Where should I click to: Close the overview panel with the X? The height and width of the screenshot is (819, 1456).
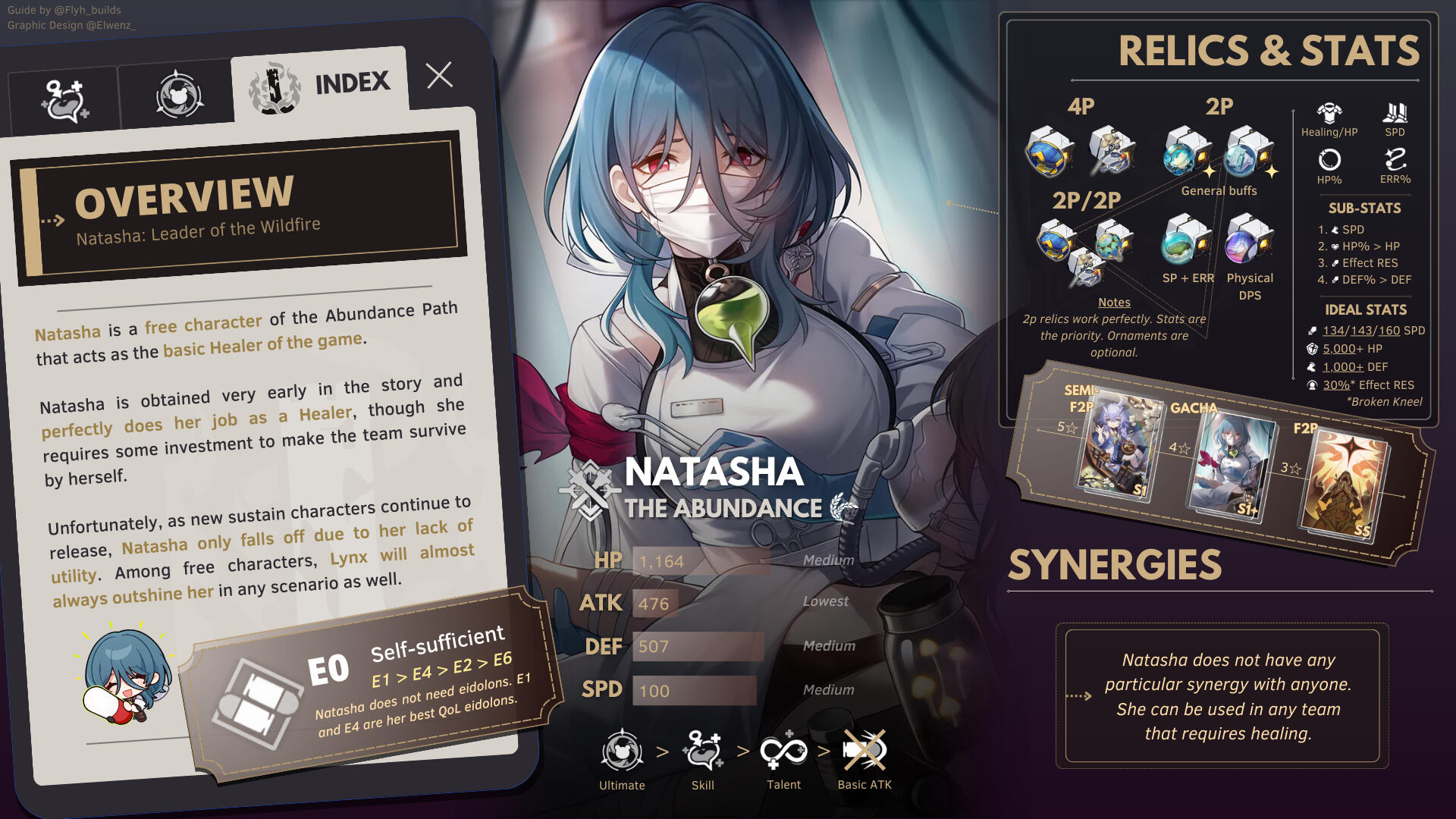point(439,75)
